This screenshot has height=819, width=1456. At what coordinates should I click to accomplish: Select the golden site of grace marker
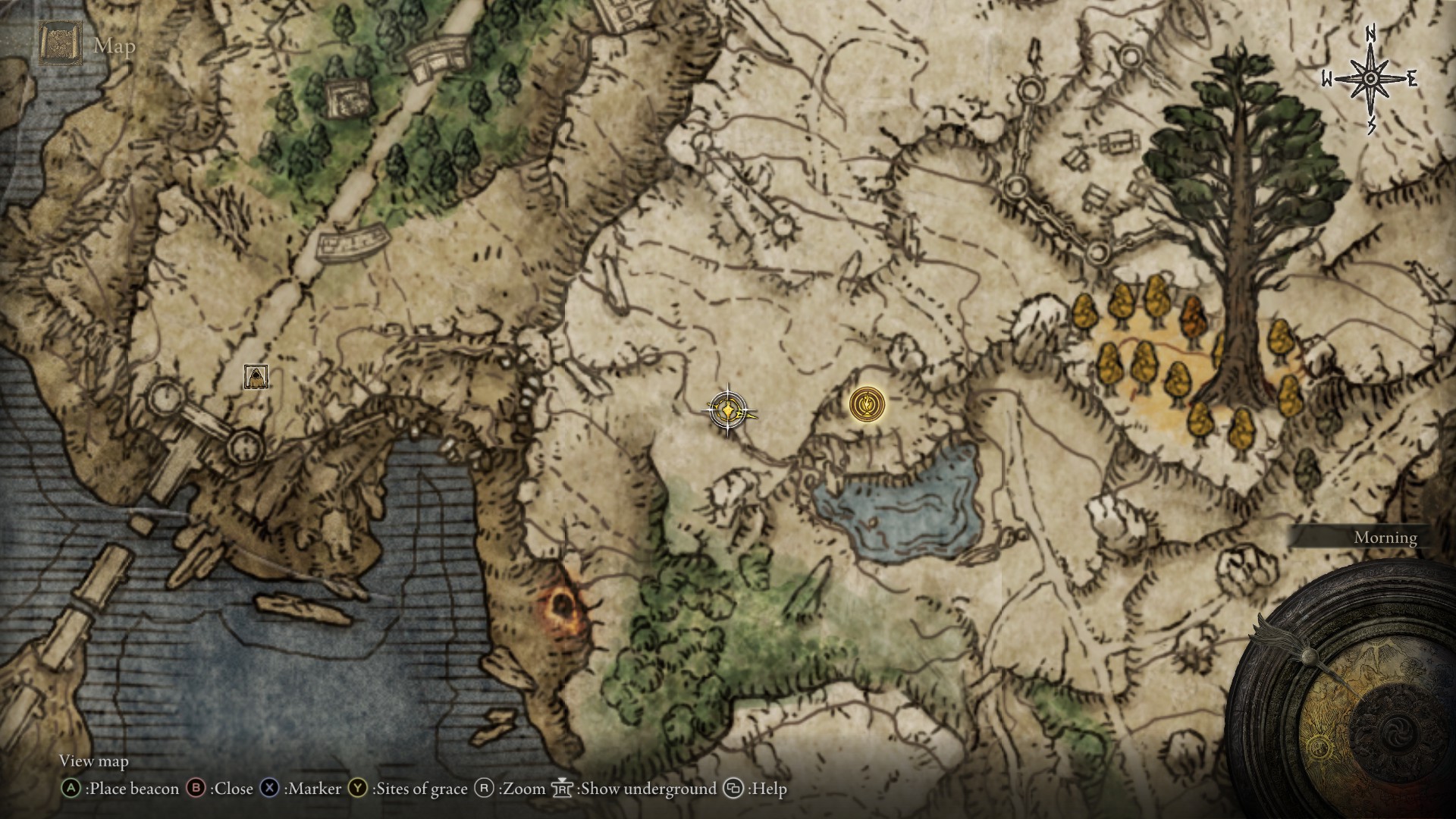click(x=867, y=403)
